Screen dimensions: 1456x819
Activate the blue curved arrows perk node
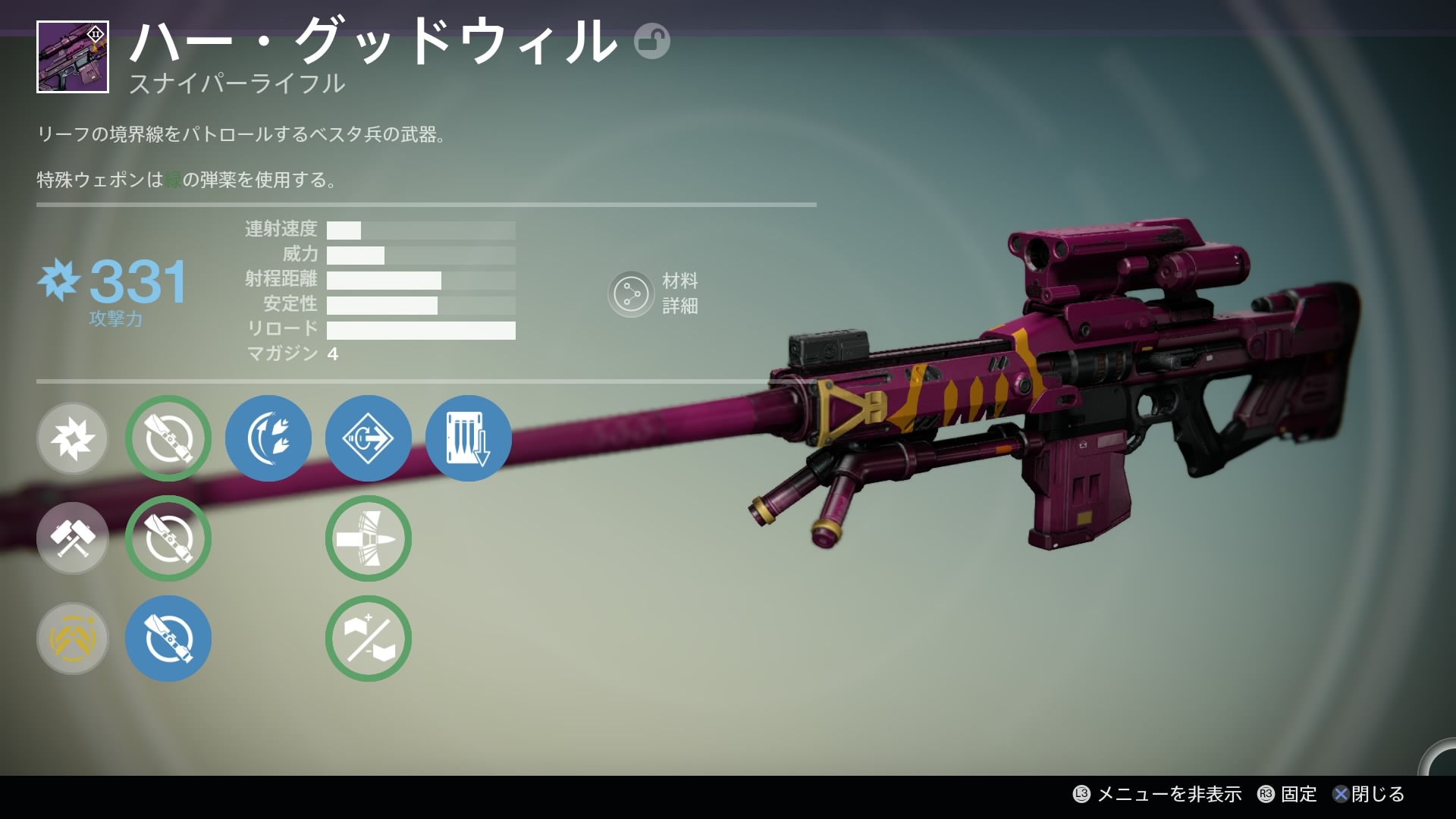pyautogui.click(x=268, y=438)
